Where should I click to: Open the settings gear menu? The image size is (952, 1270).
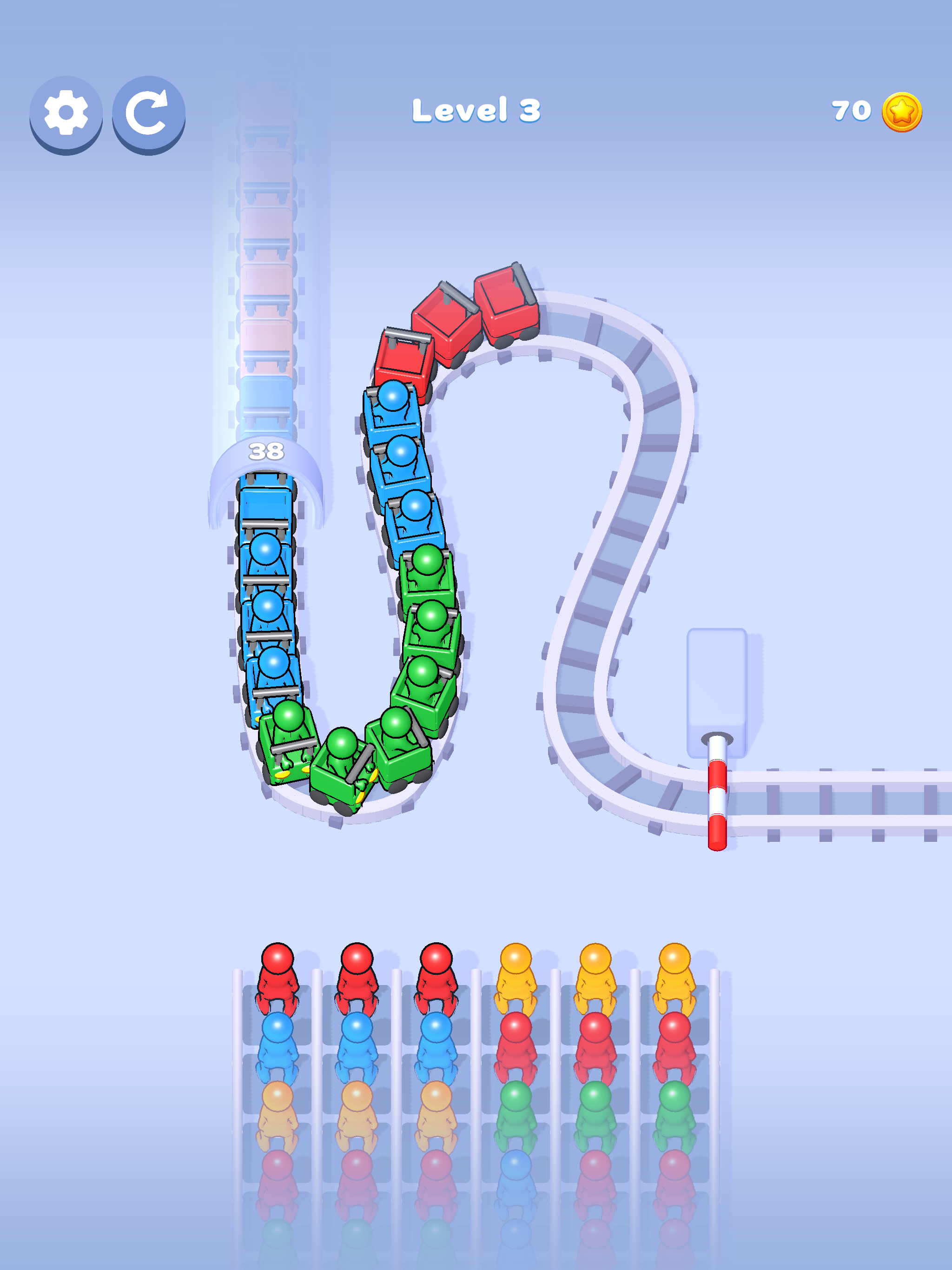click(65, 113)
